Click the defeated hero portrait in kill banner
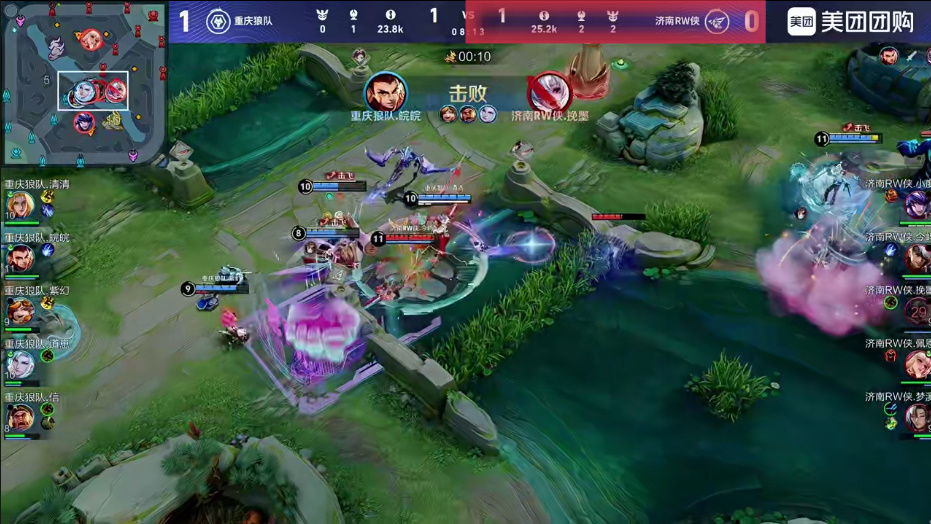Image resolution: width=931 pixels, height=524 pixels. click(x=548, y=93)
